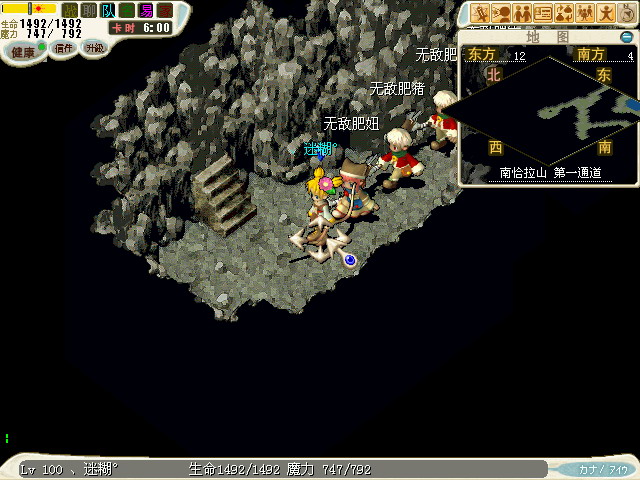Toggle the 聊 chat switch
Screen dimensions: 640x480
[x=89, y=10]
